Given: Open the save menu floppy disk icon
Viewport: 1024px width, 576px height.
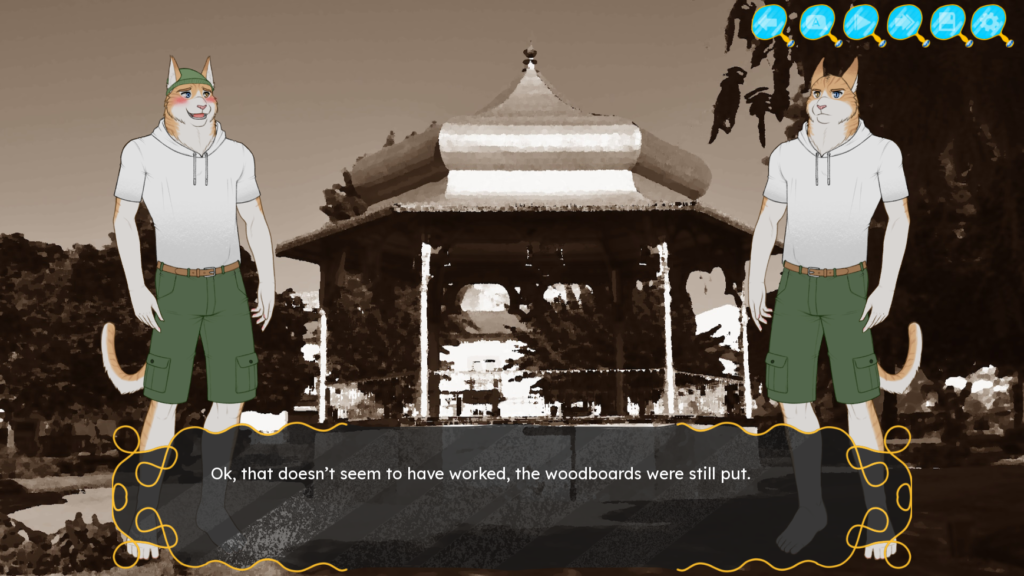Looking at the screenshot, I should (946, 22).
